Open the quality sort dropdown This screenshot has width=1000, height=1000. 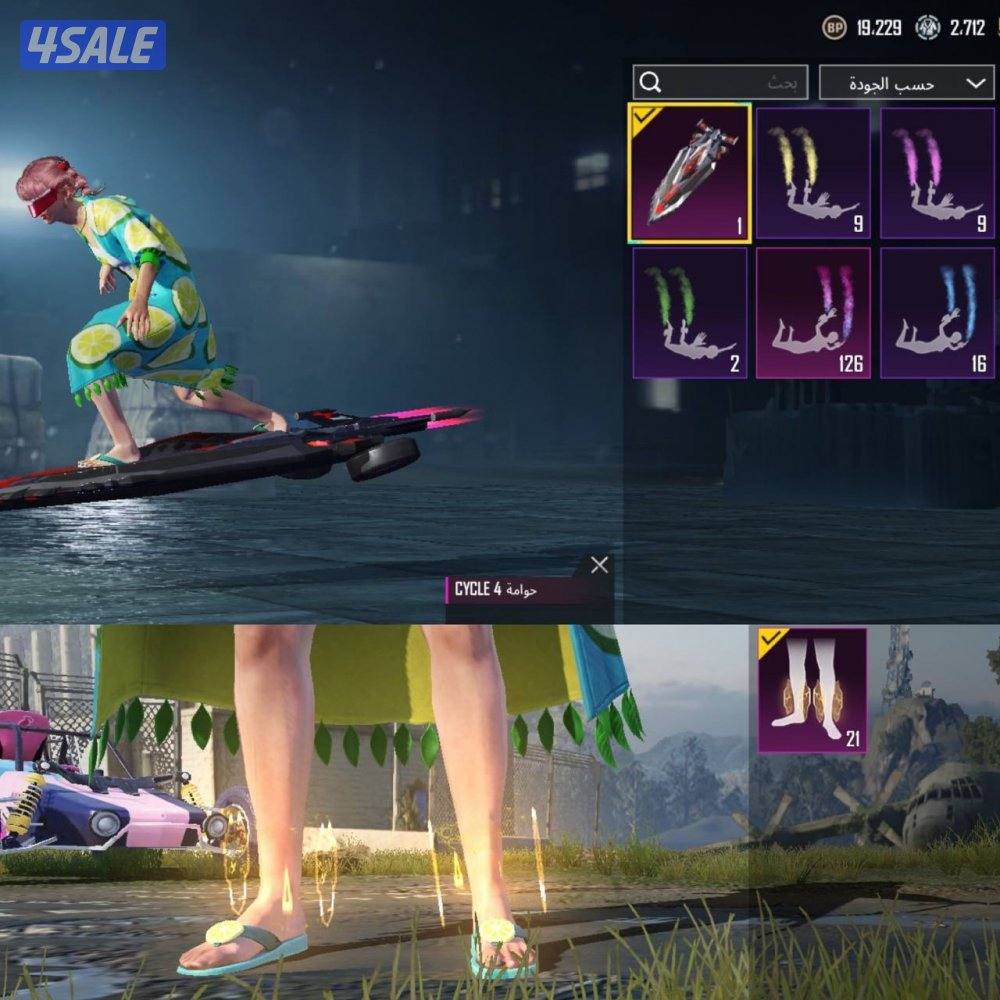(x=906, y=83)
